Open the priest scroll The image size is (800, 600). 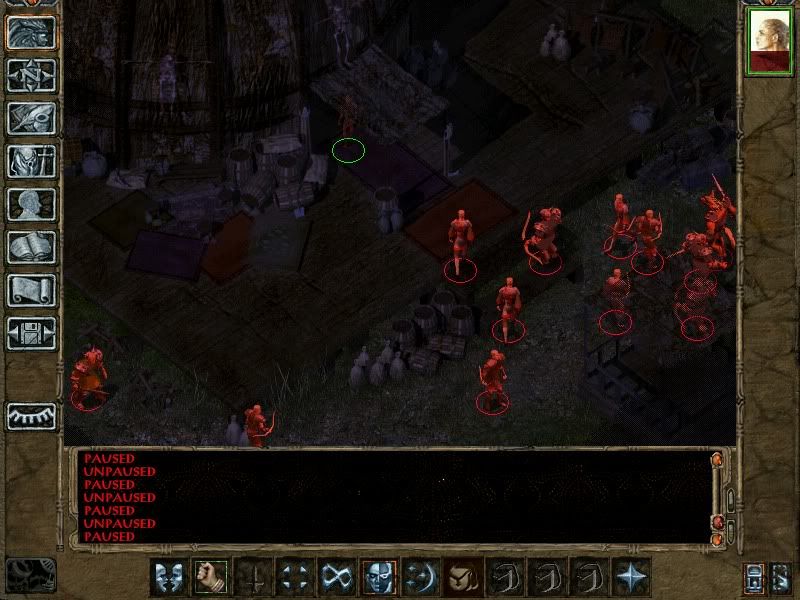point(31,290)
